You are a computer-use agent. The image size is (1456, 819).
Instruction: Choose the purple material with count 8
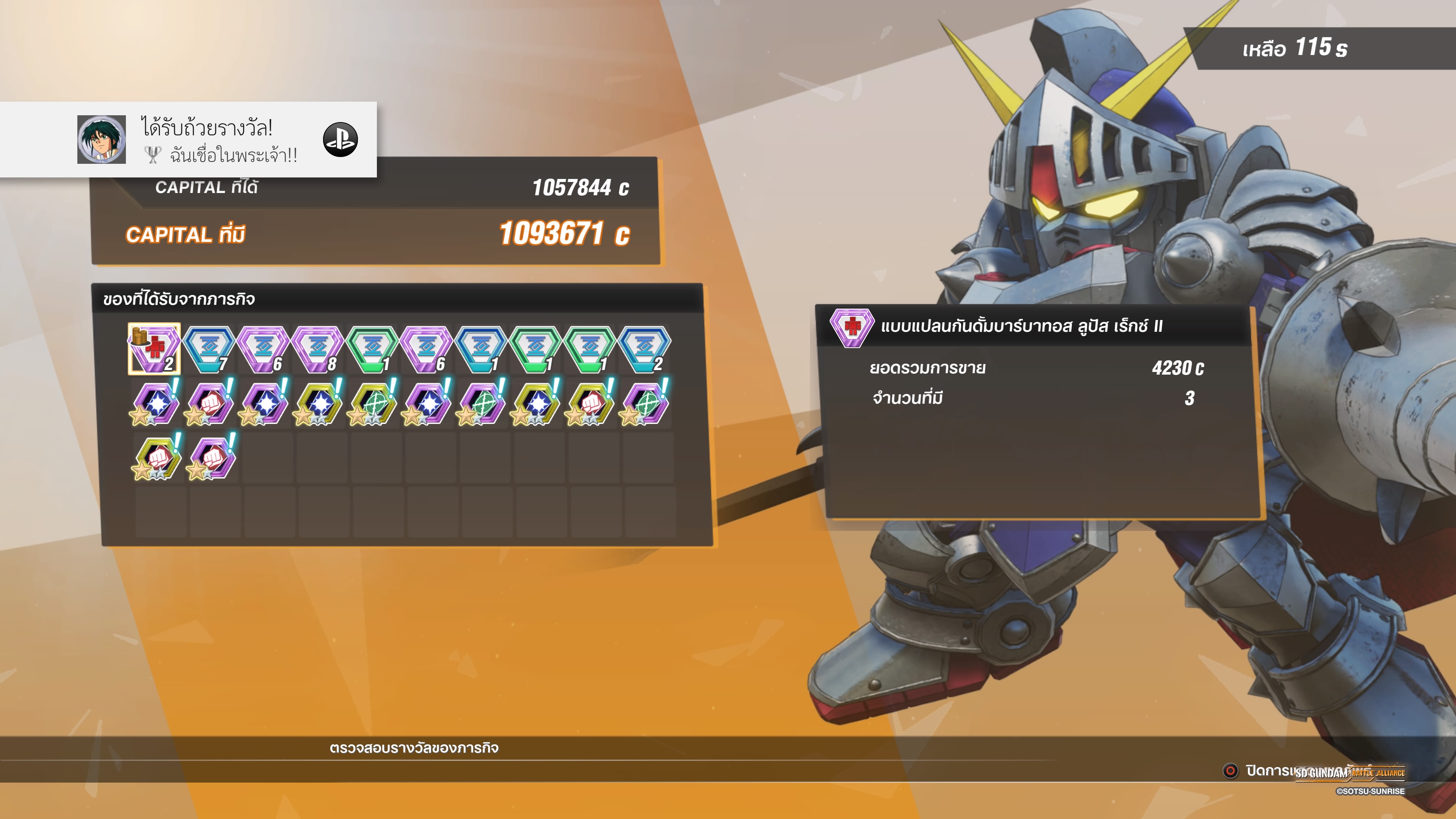point(318,349)
